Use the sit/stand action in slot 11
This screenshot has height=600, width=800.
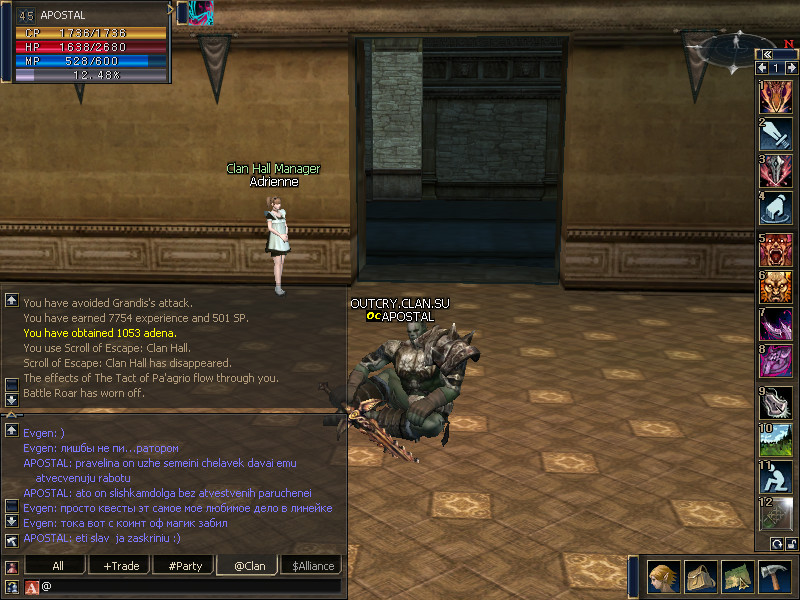(776, 477)
